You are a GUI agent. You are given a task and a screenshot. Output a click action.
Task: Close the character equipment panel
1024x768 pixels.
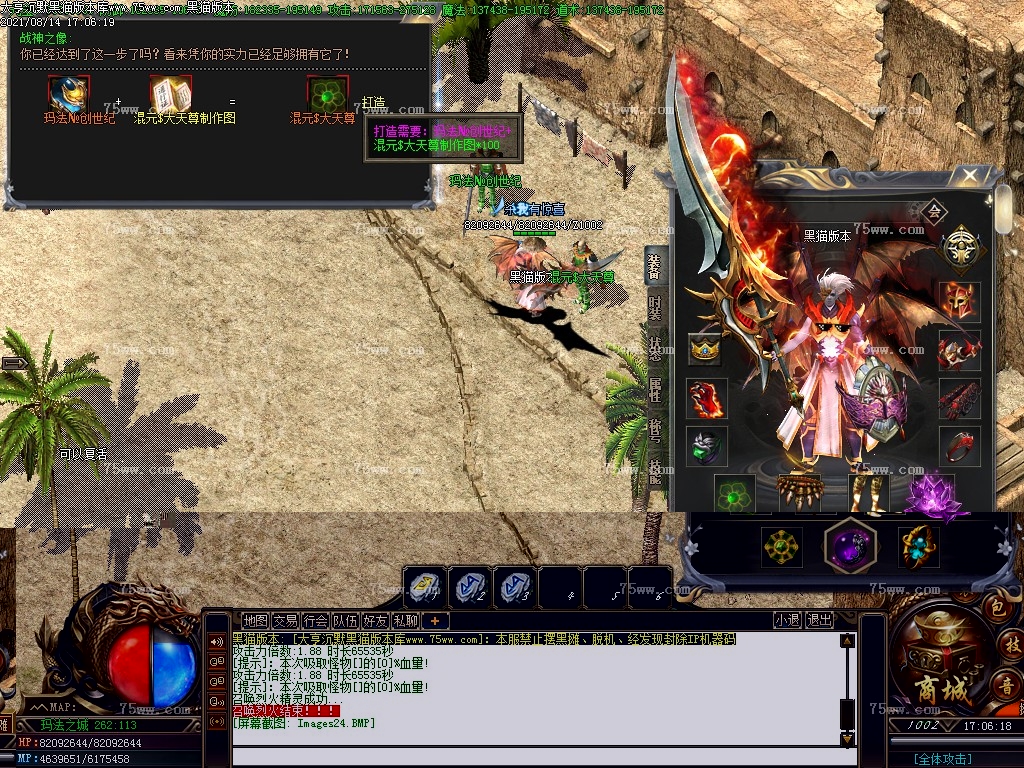[x=968, y=177]
